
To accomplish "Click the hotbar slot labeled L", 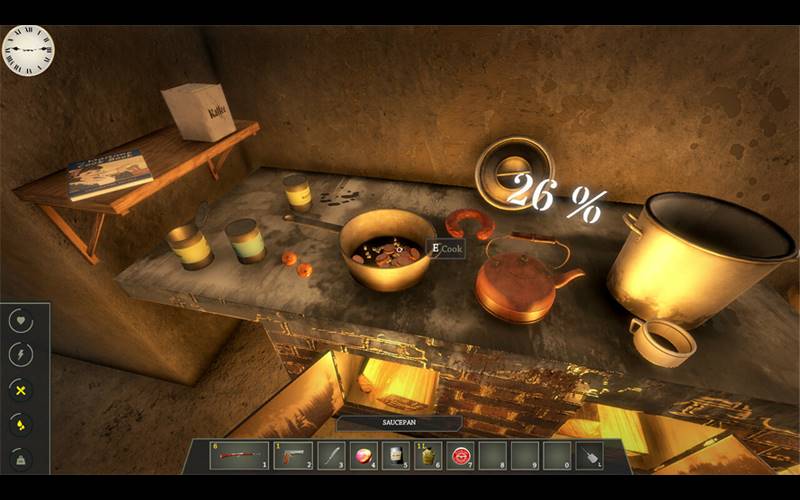I will click(590, 456).
